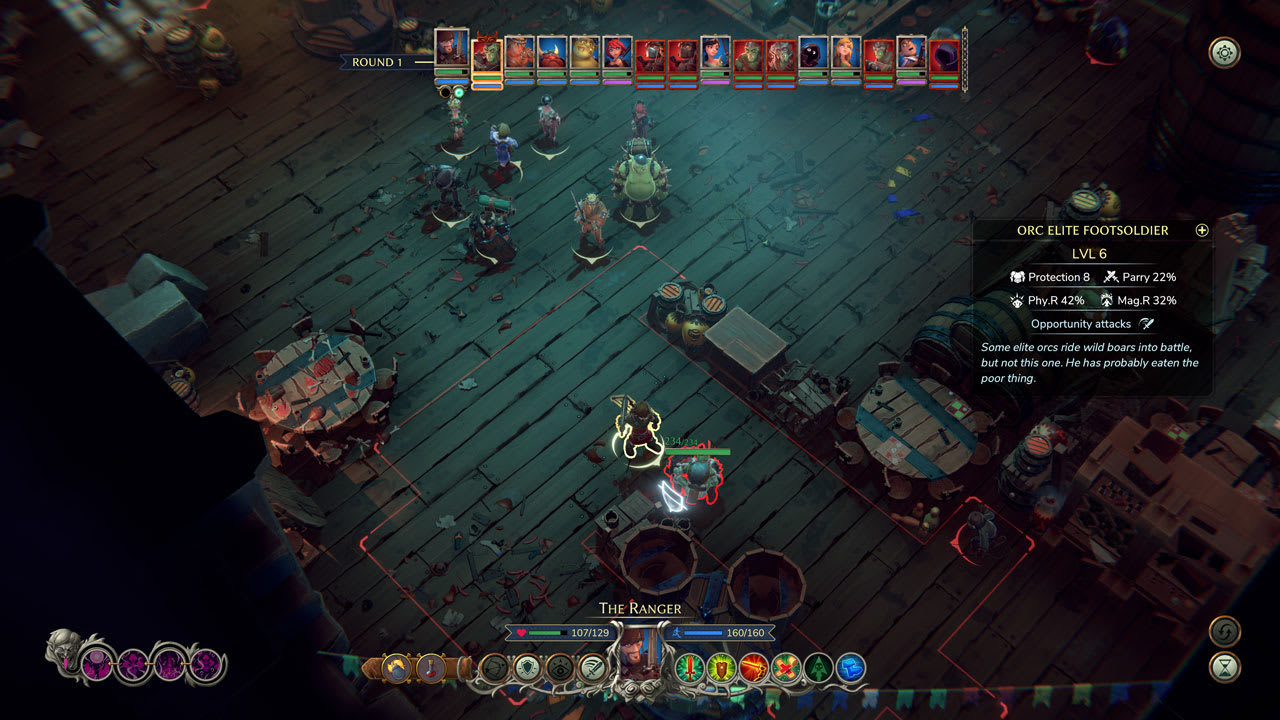Activate the shield defense stance icon

coord(529,671)
